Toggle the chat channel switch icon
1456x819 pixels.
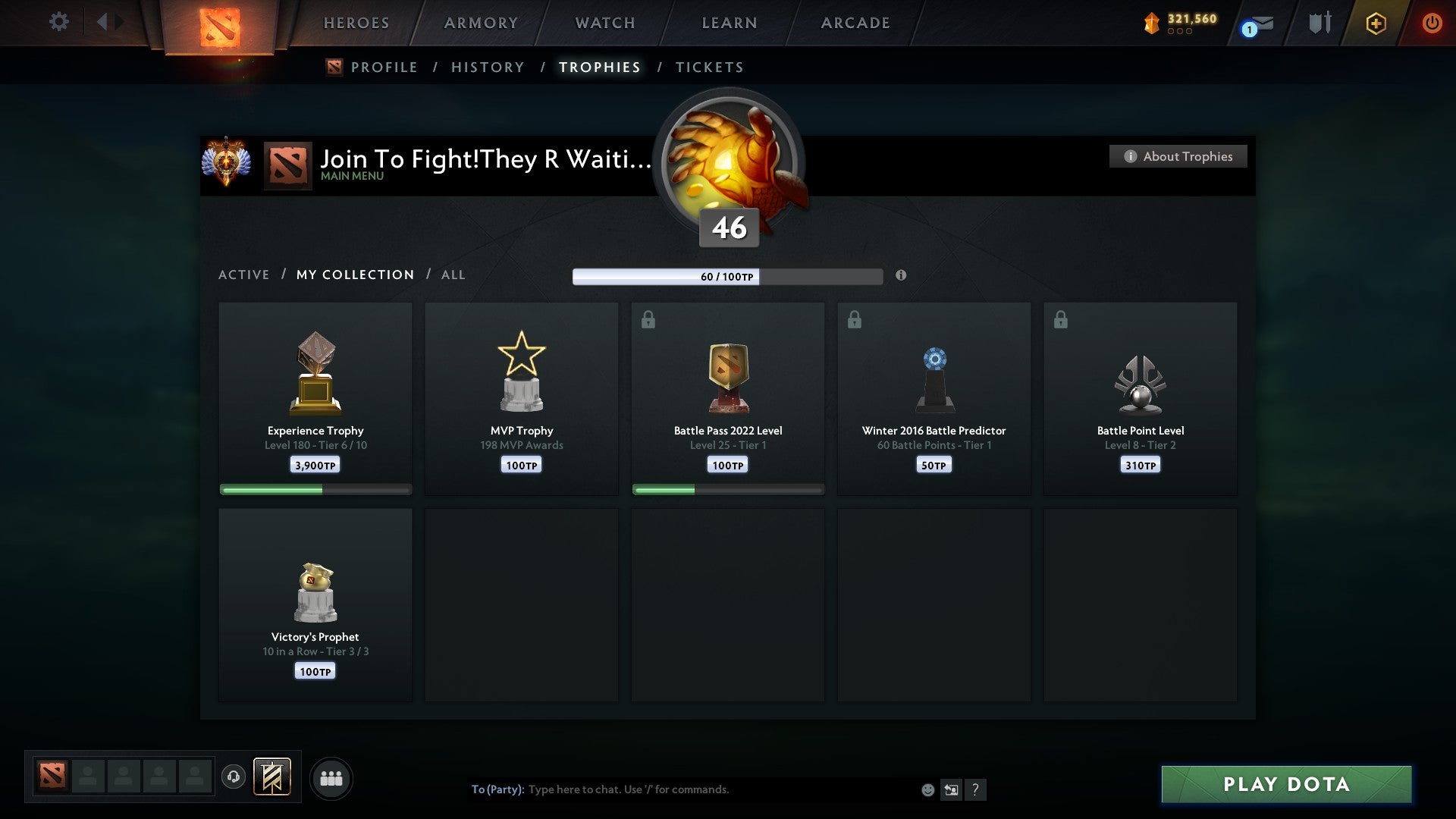(952, 789)
